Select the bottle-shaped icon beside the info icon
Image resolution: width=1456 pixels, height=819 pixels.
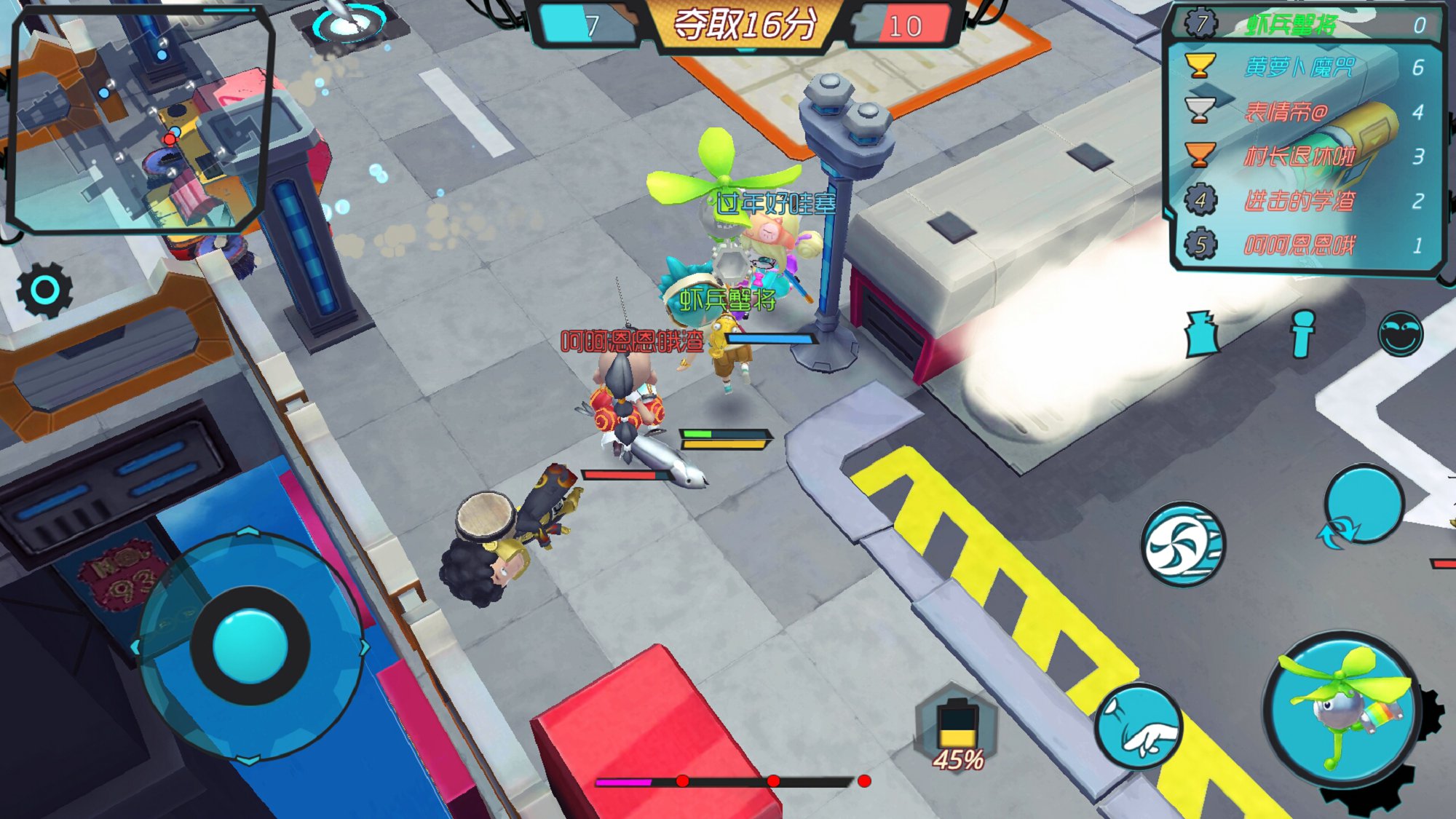pyautogui.click(x=1202, y=334)
